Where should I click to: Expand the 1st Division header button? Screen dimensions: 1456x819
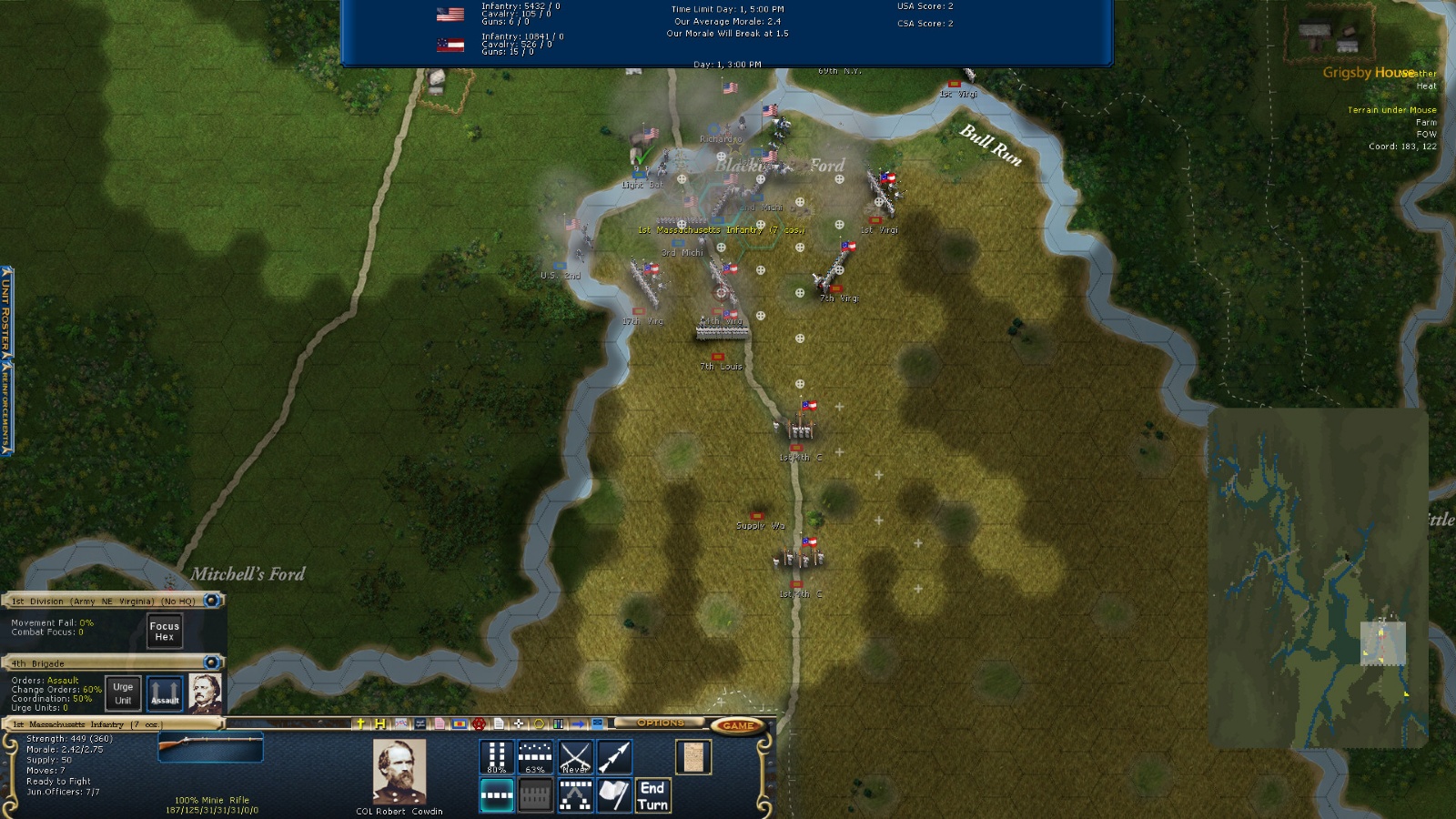click(x=211, y=601)
